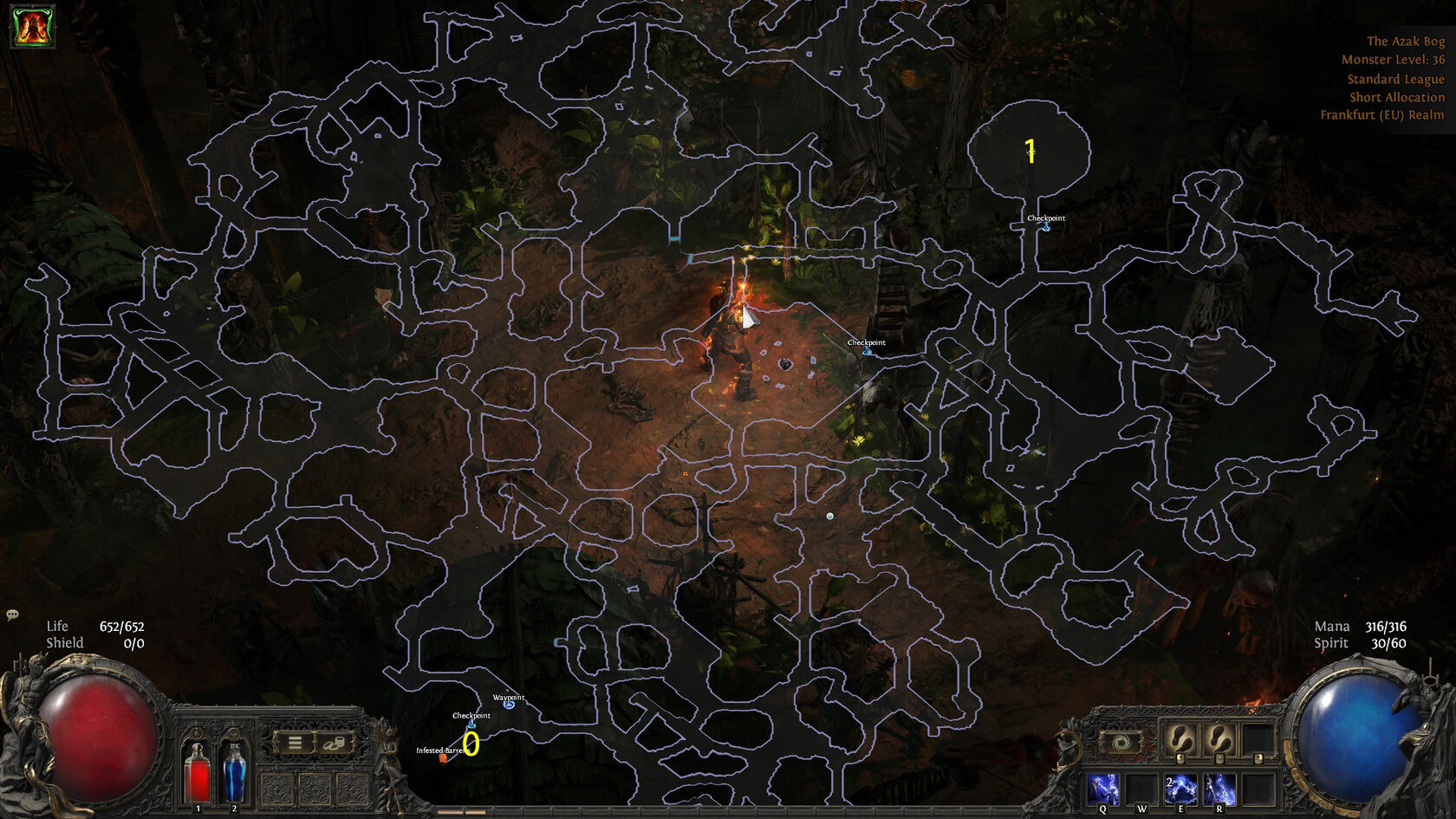1456x819 pixels.
Task: Activate the lightning skill in the R slot
Action: coord(1219,790)
